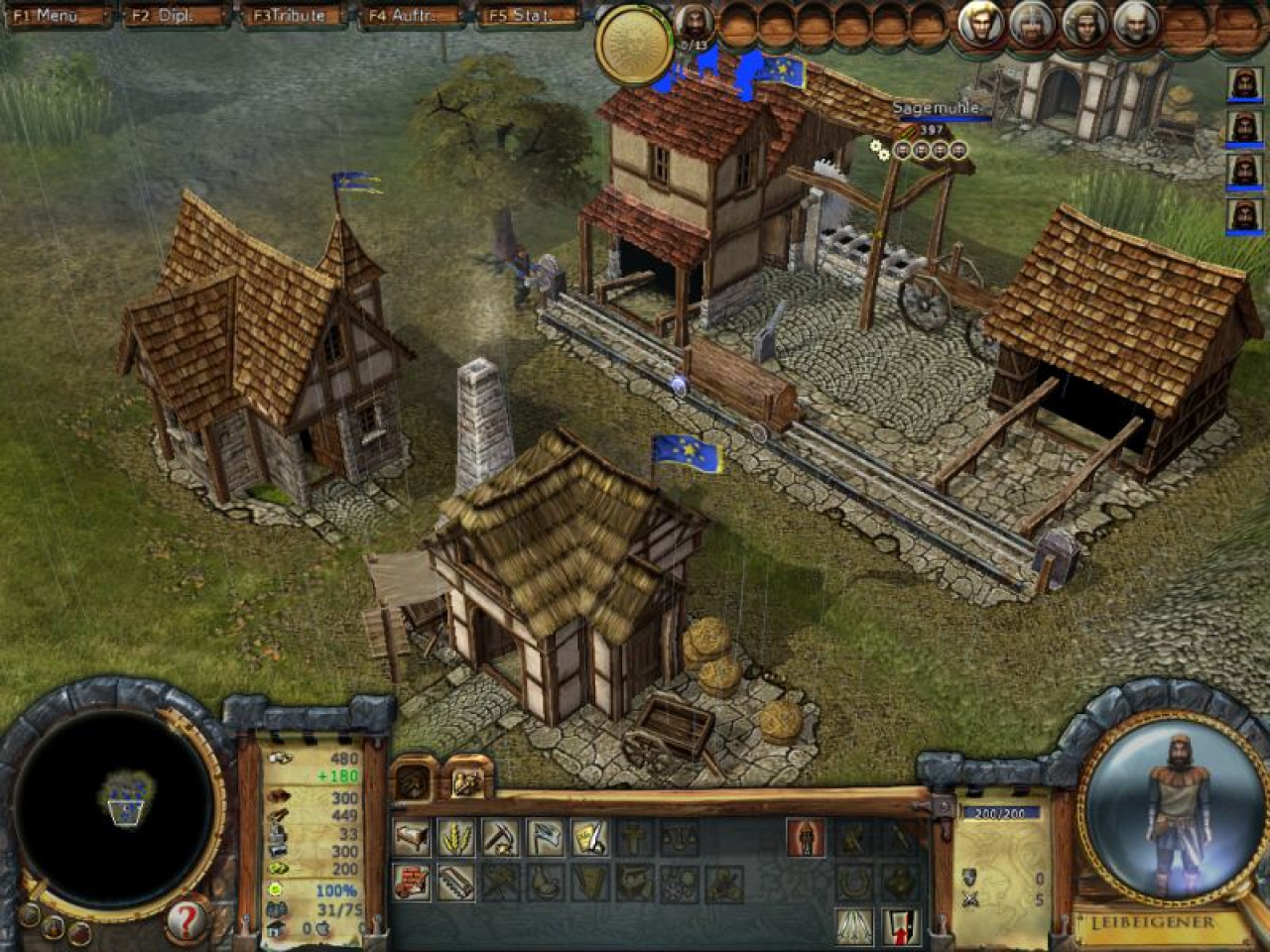
Task: Open help with the question mark button
Action: click(186, 921)
